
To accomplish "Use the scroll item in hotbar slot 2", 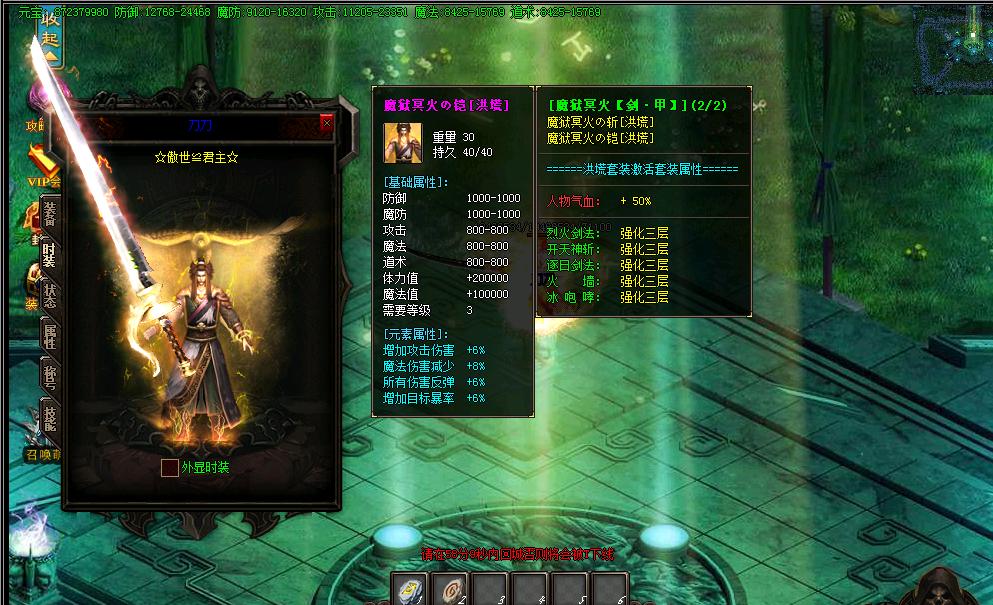I will pyautogui.click(x=449, y=590).
